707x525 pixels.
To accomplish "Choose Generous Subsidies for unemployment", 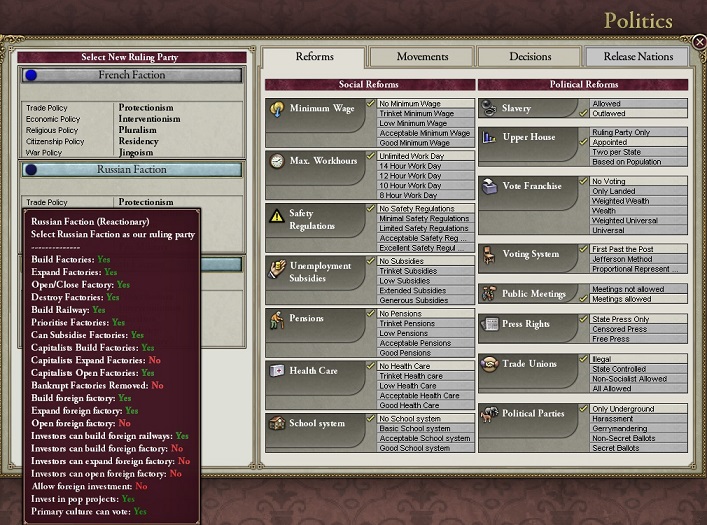I will tap(425, 300).
